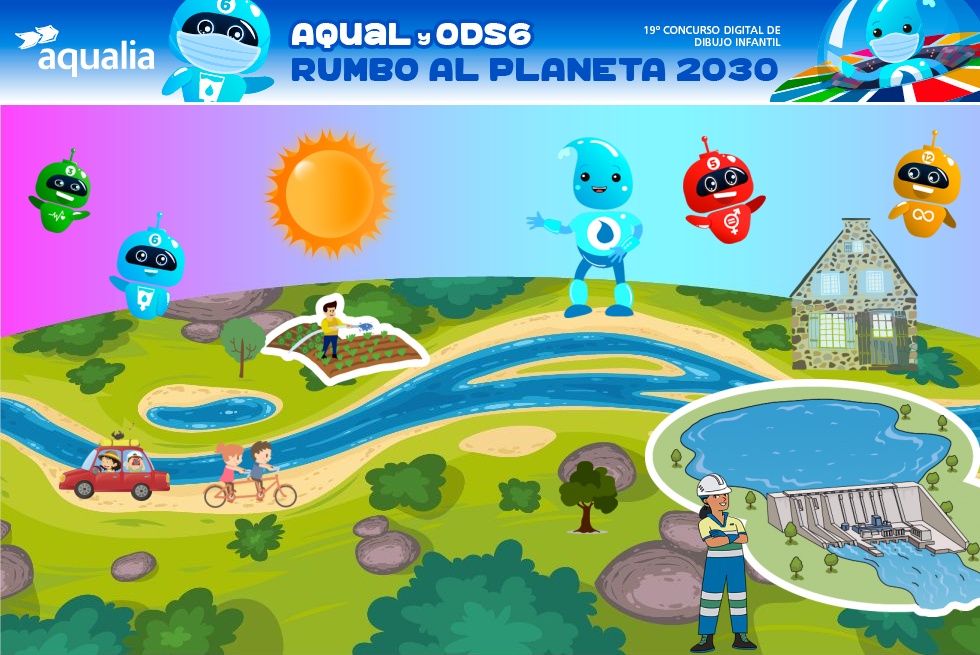Select the white-outlined dam and reservoir hotspot
Viewport: 980px width, 655px height.
pyautogui.click(x=815, y=490)
